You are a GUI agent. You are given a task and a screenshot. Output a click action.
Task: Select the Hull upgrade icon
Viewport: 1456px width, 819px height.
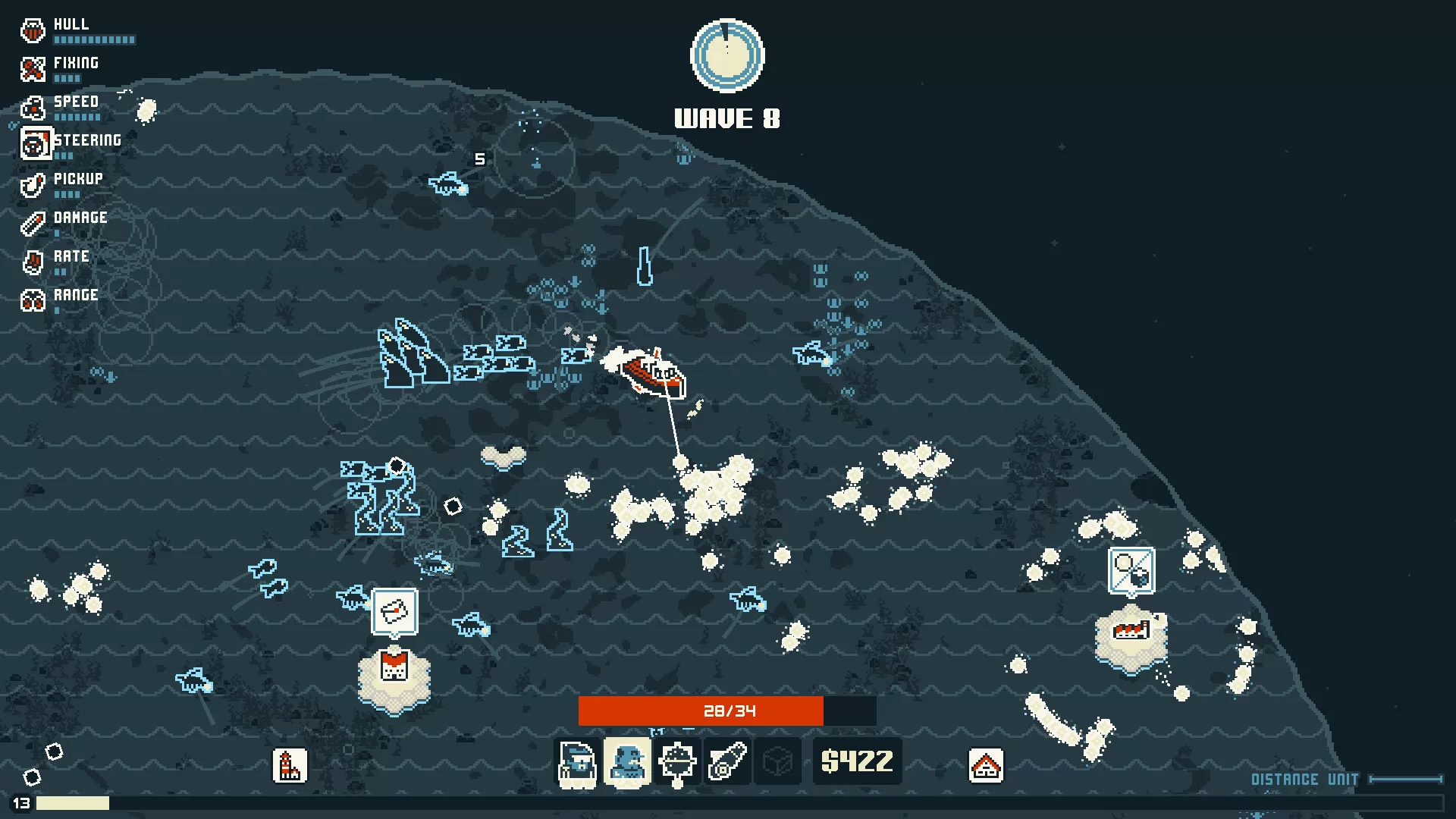pyautogui.click(x=33, y=30)
